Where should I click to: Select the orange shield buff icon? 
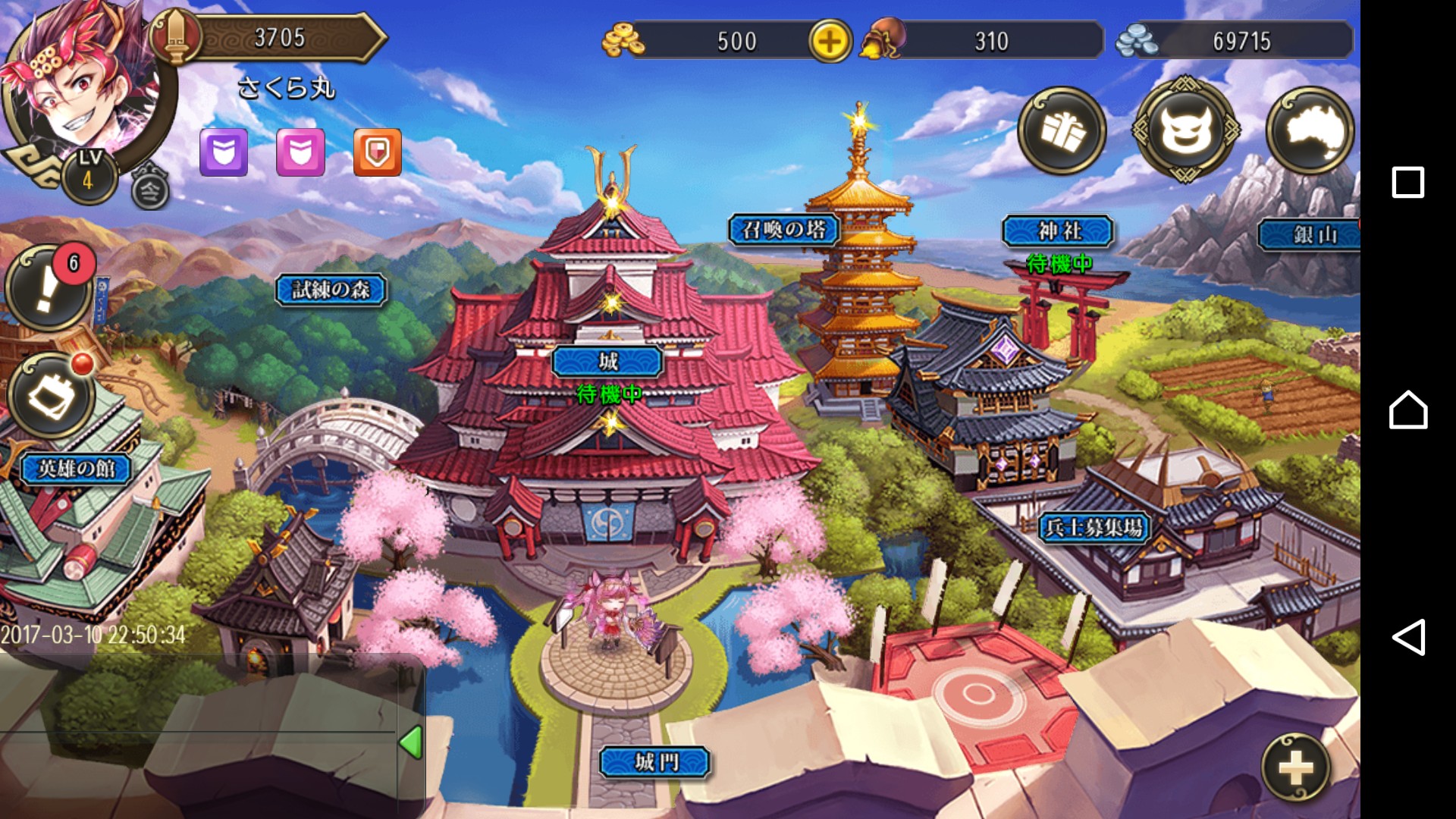point(378,152)
